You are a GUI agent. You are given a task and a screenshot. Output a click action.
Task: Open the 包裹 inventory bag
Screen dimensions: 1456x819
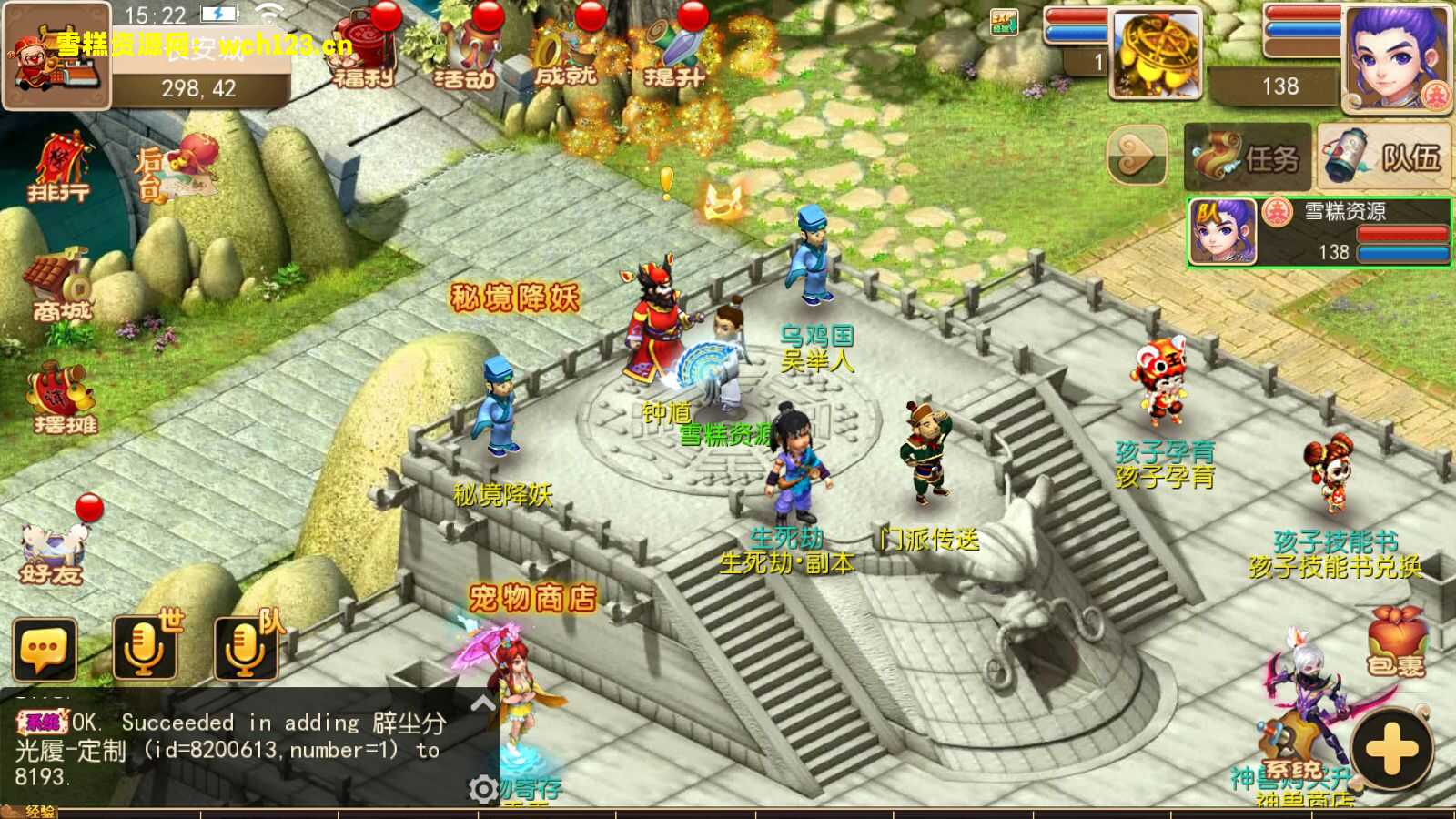[1396, 643]
